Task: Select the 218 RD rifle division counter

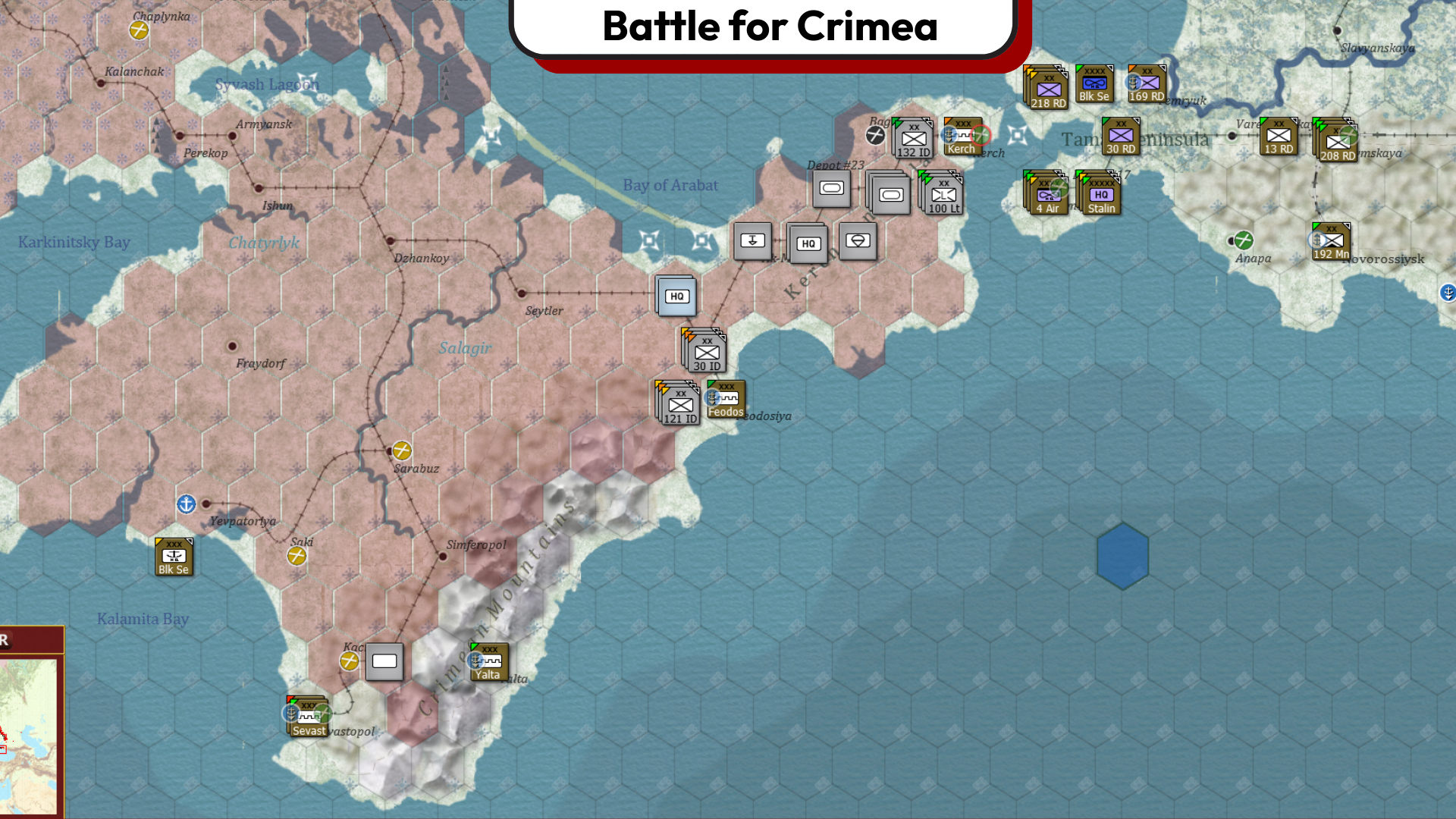Action: click(1048, 89)
